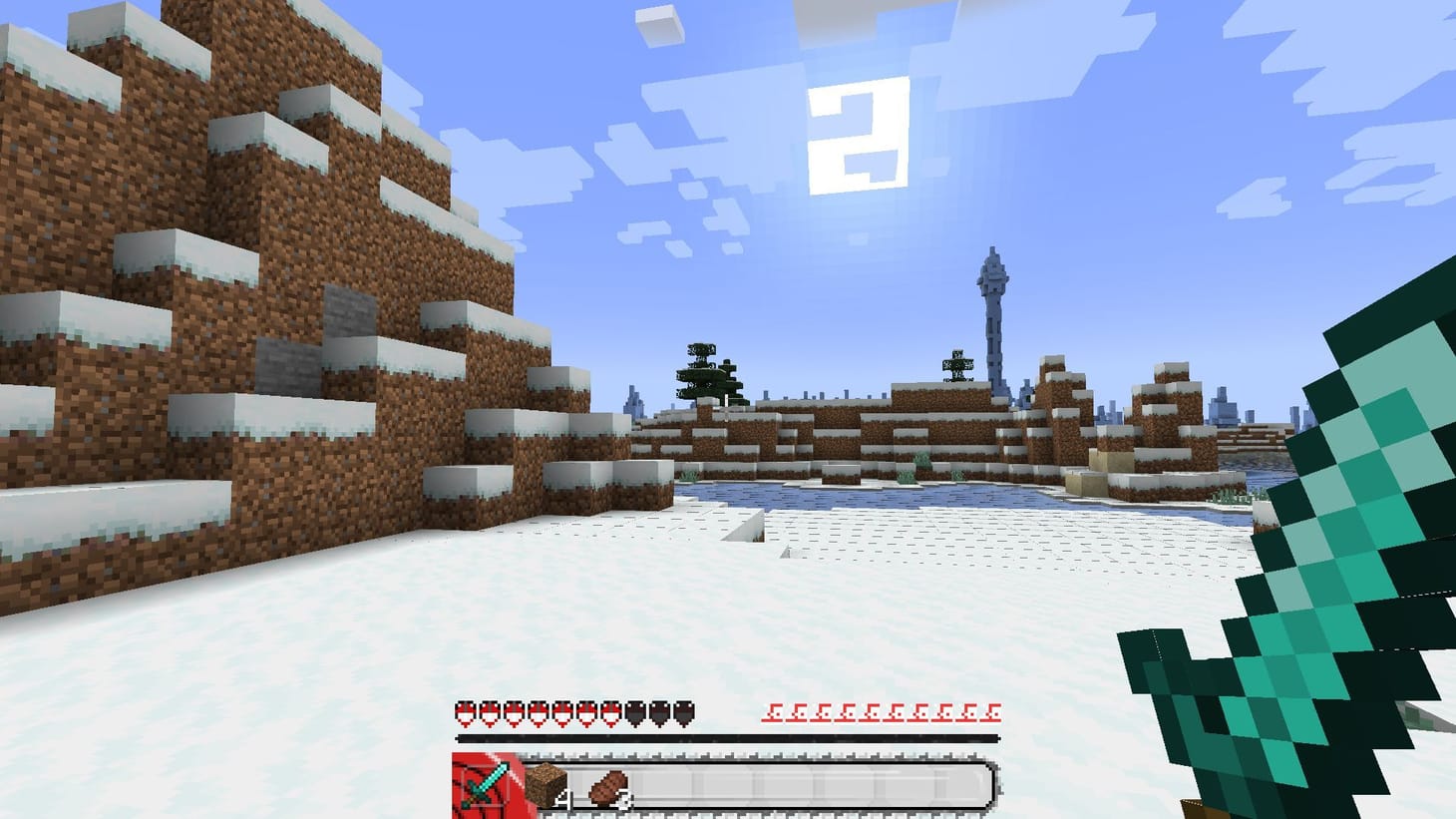Click the dirt stack count label showing 4
The height and width of the screenshot is (819, 1456).
(563, 796)
